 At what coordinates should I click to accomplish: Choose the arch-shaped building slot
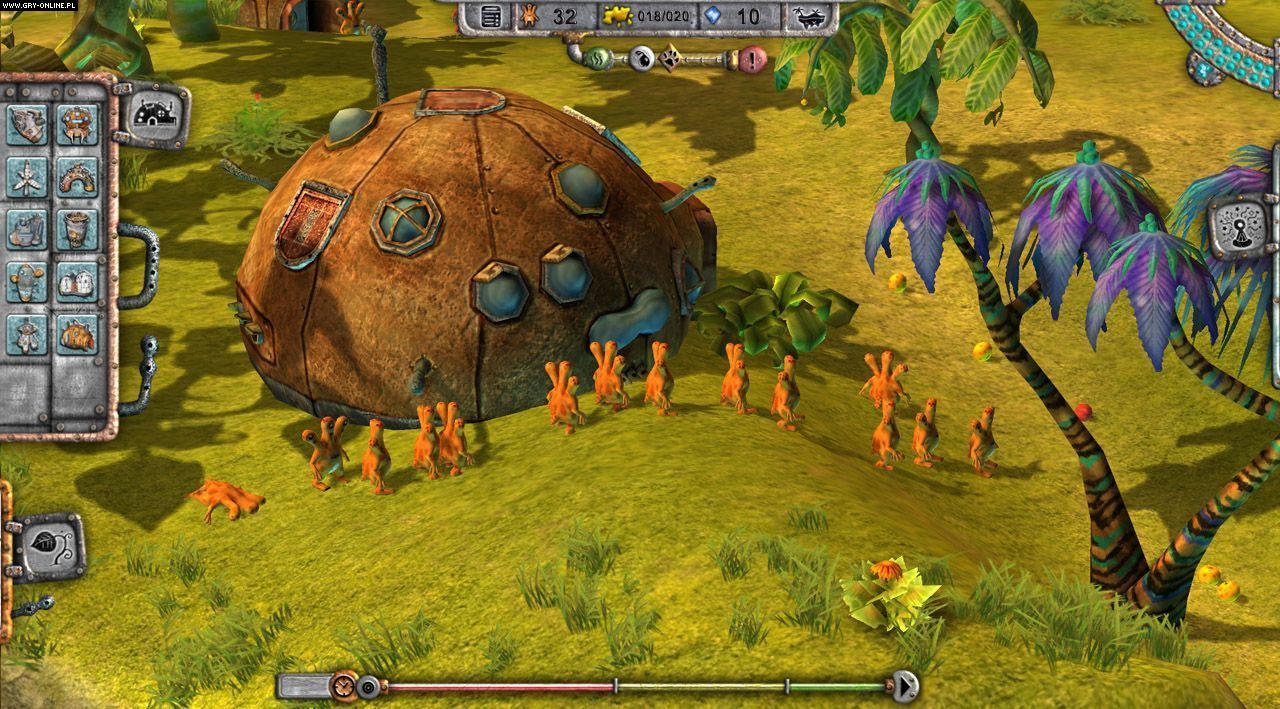coord(77,177)
